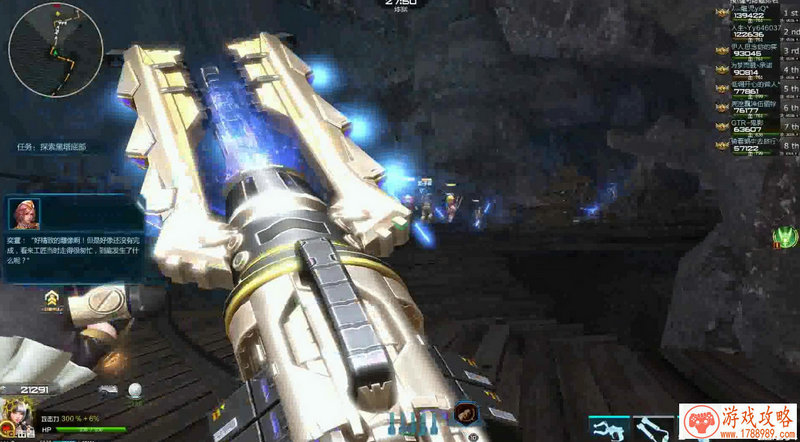Open the 1788989.com watermark link

(738, 422)
